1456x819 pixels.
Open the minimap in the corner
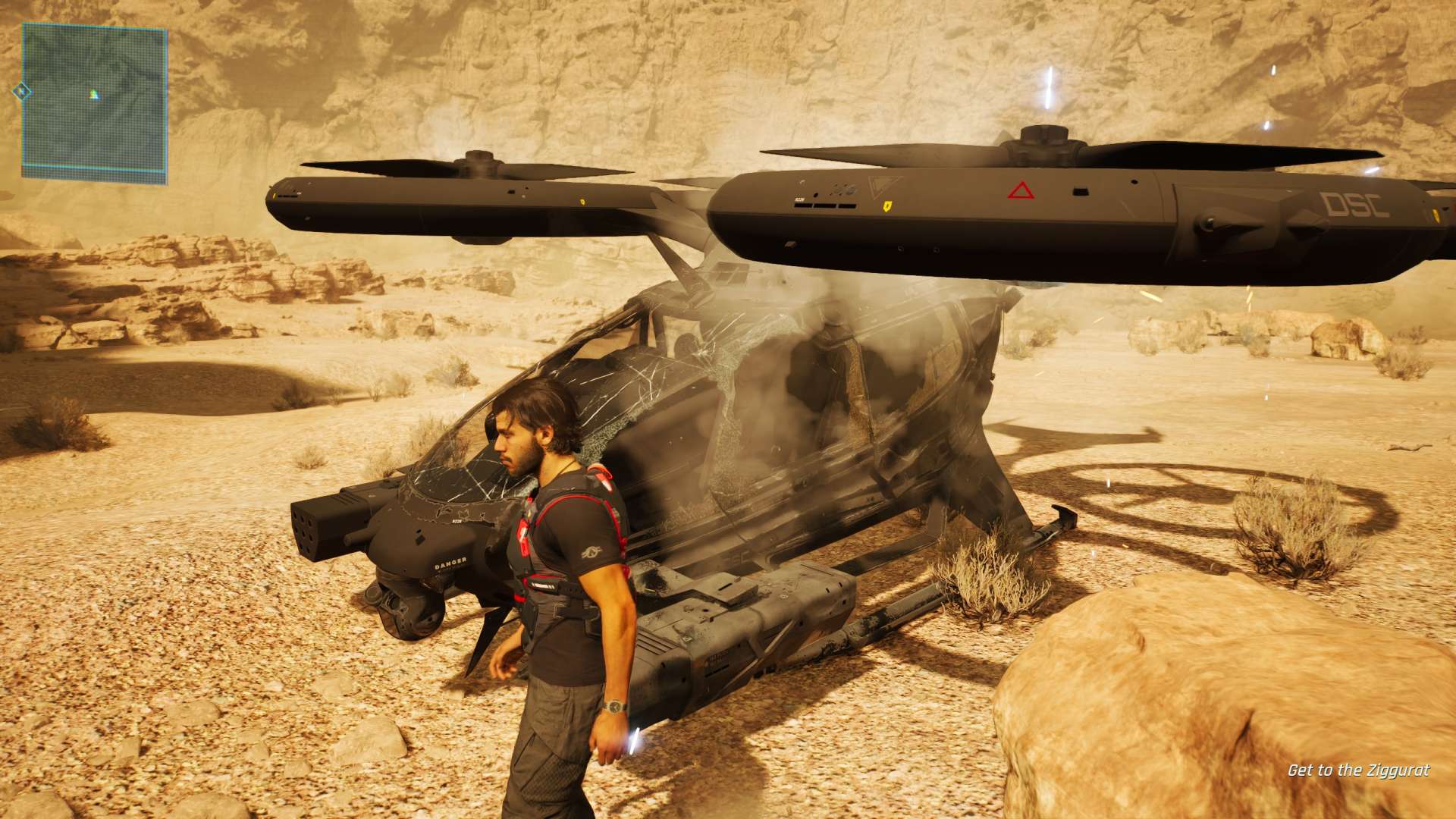pyautogui.click(x=94, y=103)
